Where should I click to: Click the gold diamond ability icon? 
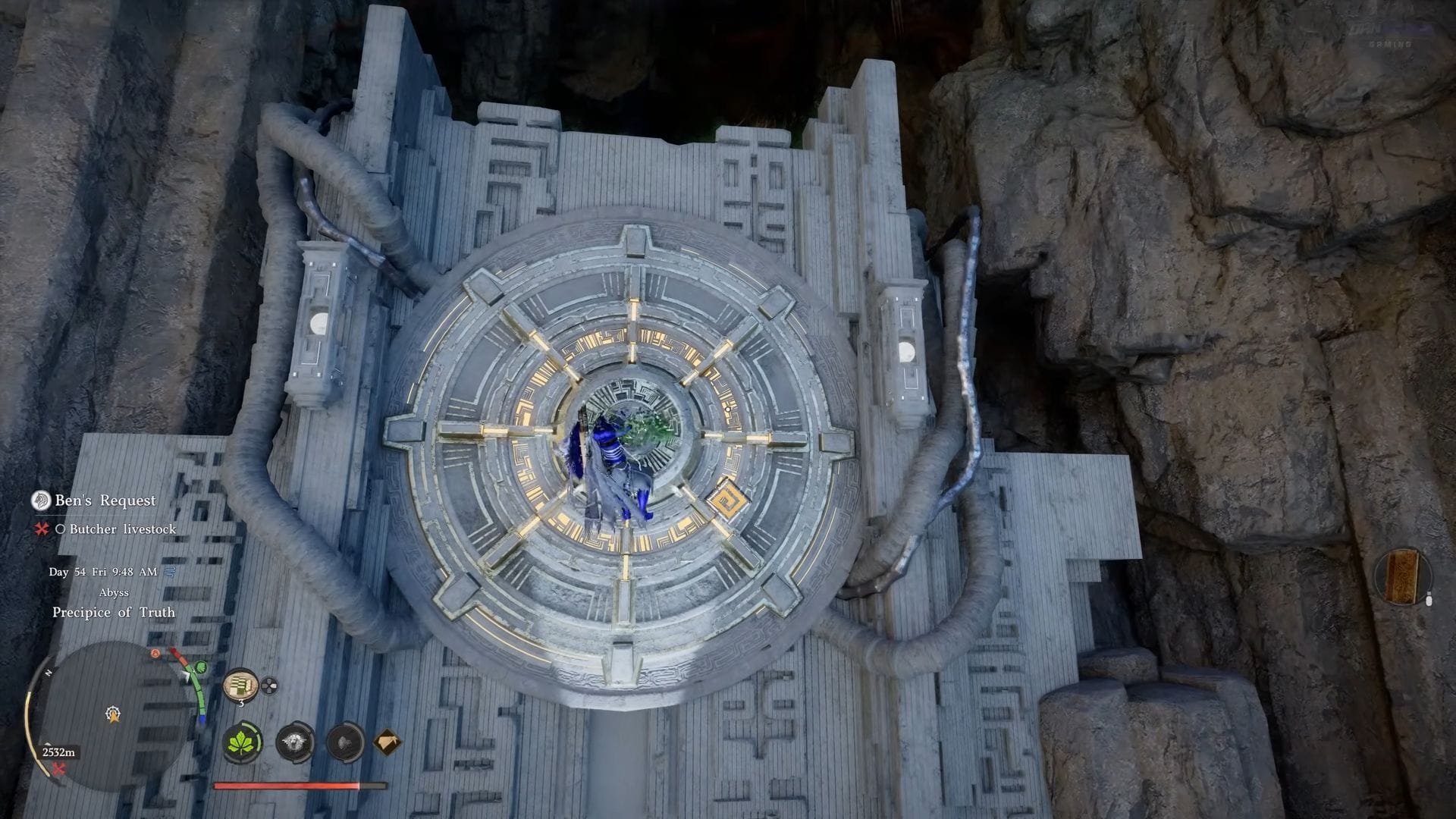click(x=388, y=741)
